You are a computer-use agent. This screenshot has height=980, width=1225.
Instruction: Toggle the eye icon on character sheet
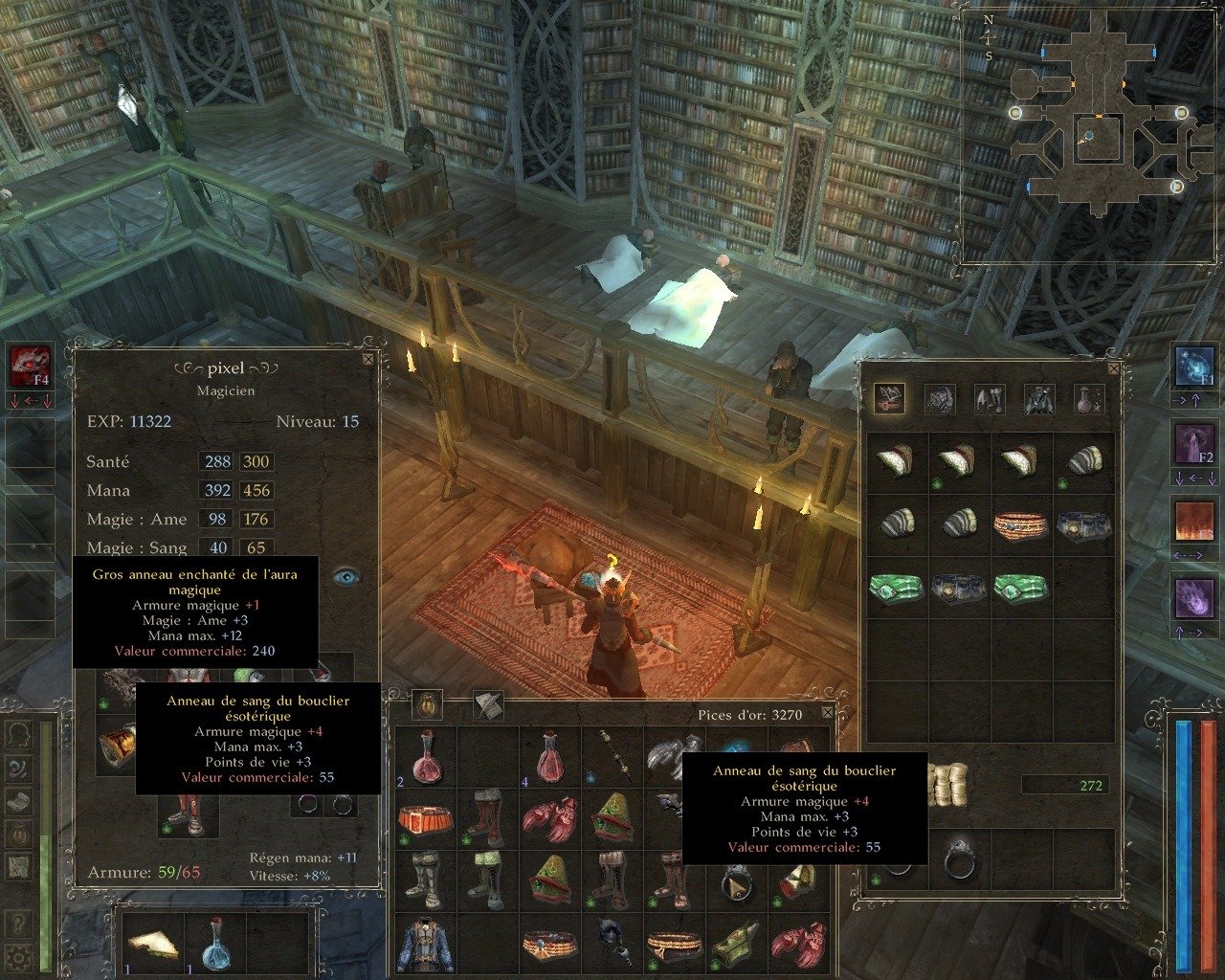click(346, 576)
